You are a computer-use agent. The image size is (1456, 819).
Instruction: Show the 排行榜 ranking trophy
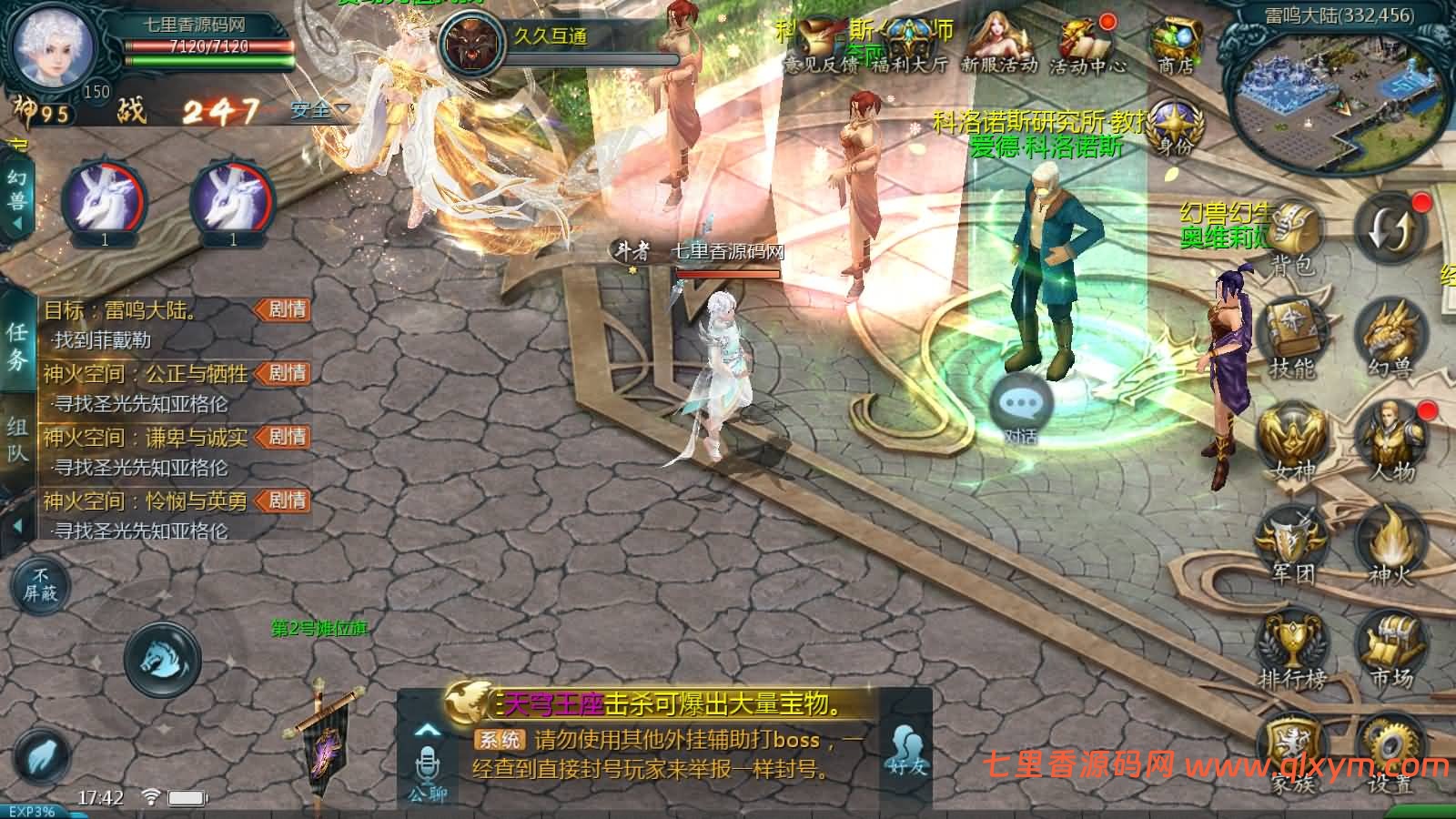point(1292,648)
